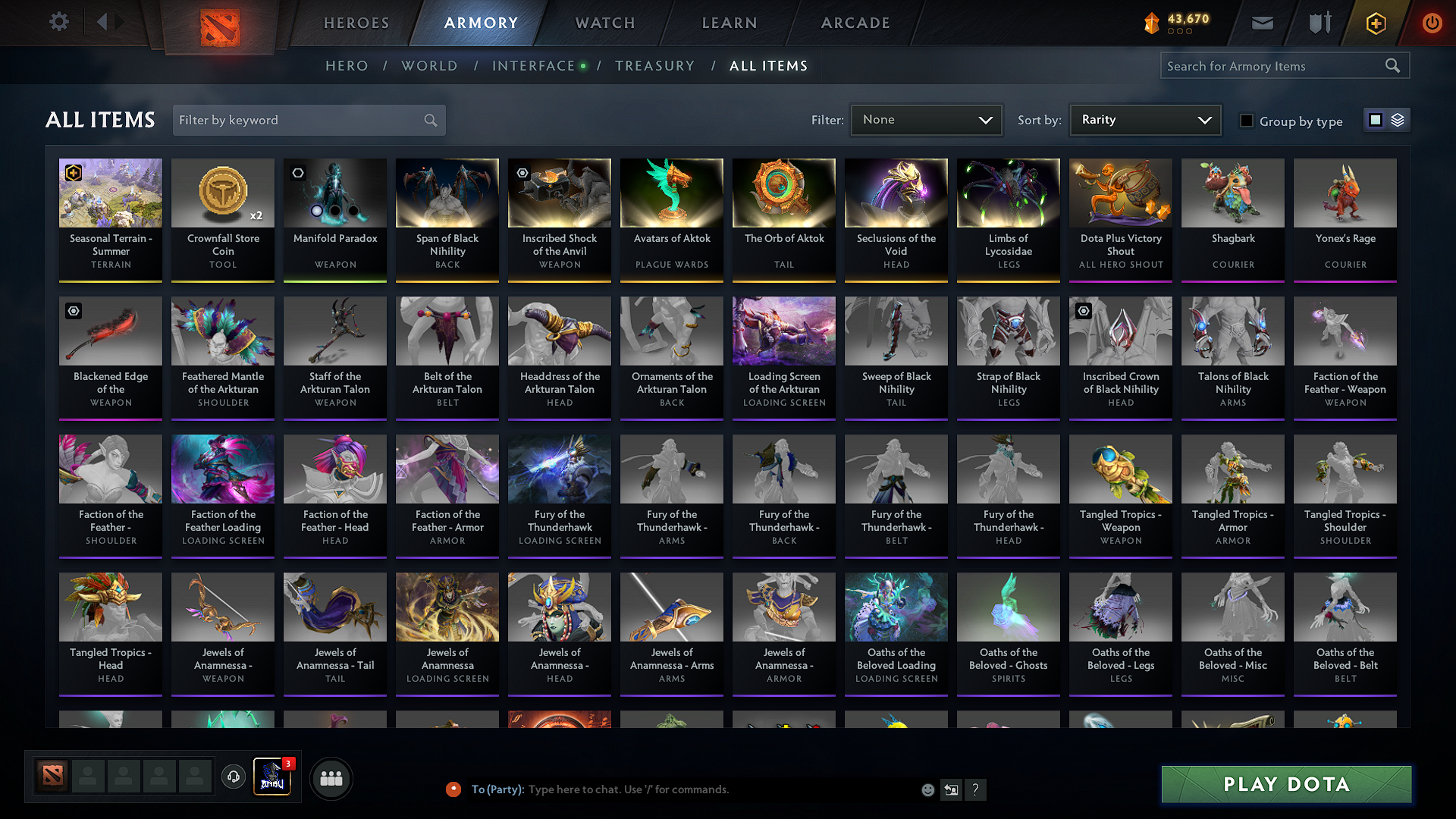The height and width of the screenshot is (819, 1456).
Task: Open the Sort by Rarity dropdown
Action: pyautogui.click(x=1144, y=119)
